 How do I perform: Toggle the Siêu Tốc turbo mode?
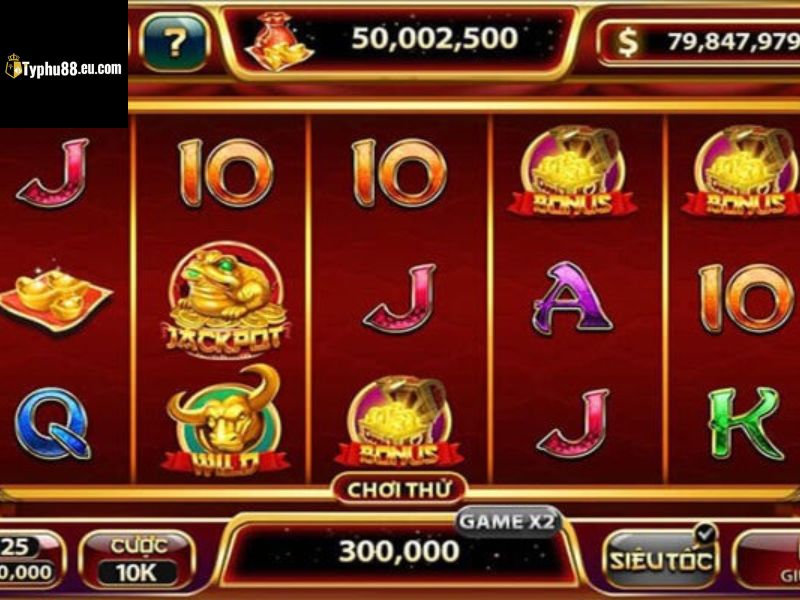pyautogui.click(x=661, y=558)
